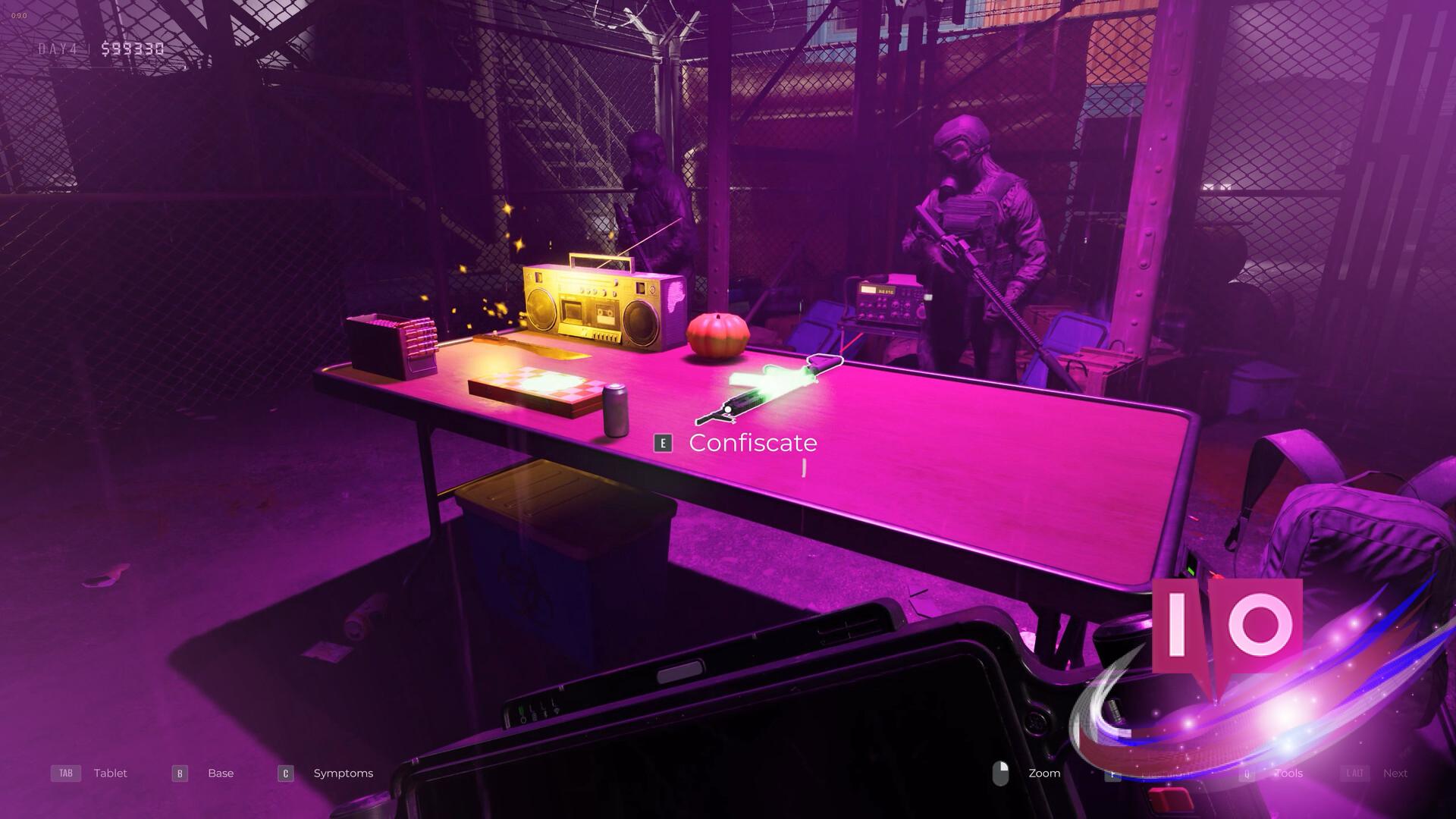Open the Tablet option in the HUD
Image resolution: width=1456 pixels, height=819 pixels.
pyautogui.click(x=110, y=773)
